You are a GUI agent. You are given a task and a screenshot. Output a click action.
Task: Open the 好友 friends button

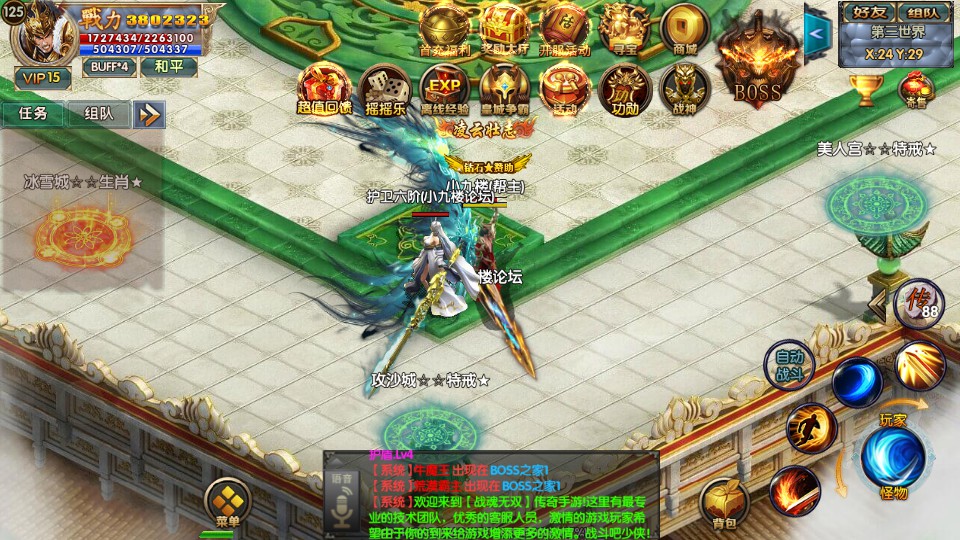point(862,12)
